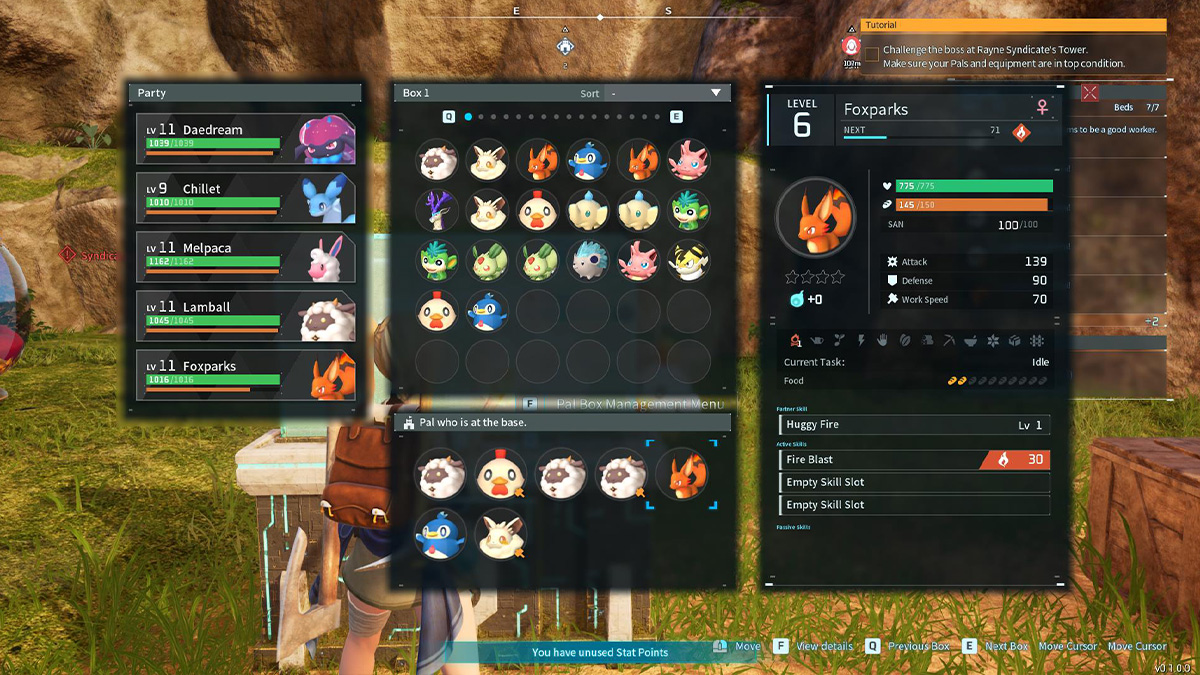Tick the Rayne Syndicate Tower tutorial checkbox
The width and height of the screenshot is (1200, 675).
click(x=872, y=54)
